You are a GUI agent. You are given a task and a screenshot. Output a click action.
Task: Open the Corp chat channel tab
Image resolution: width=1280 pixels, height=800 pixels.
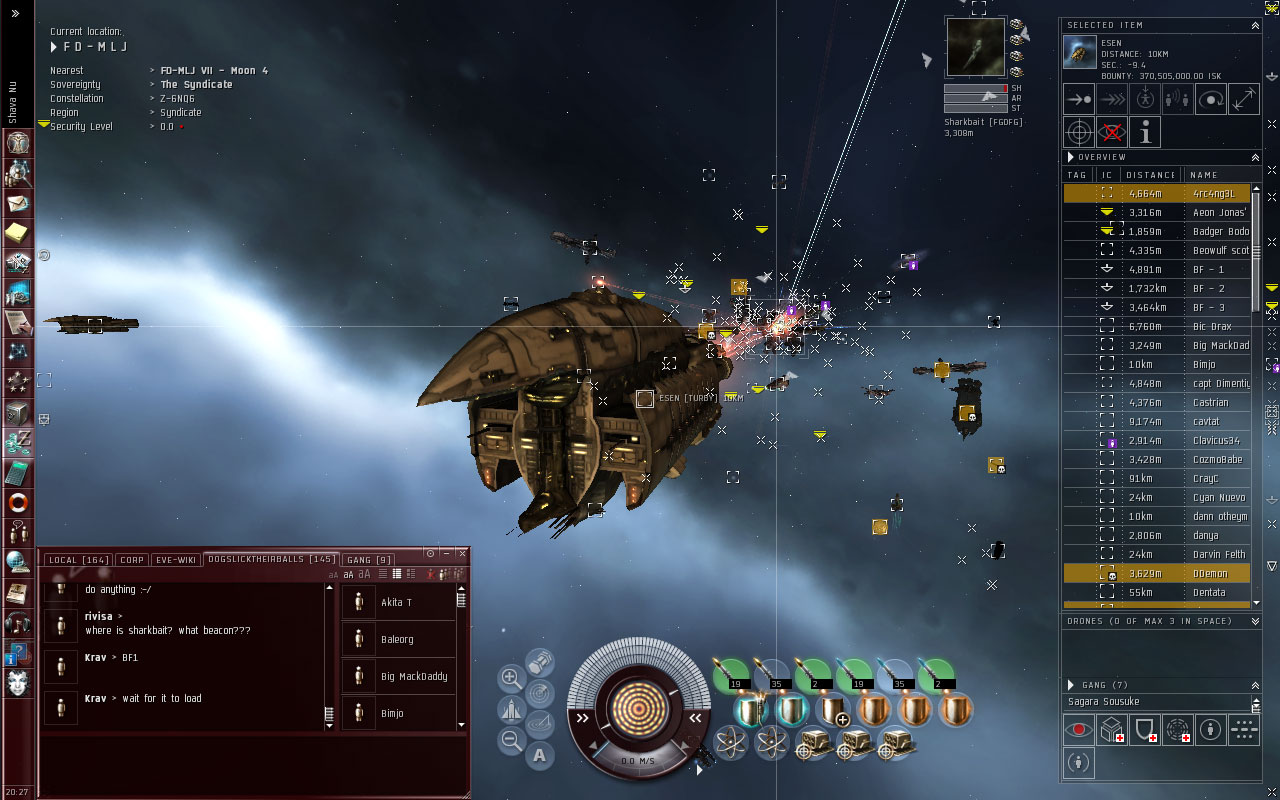click(131, 560)
